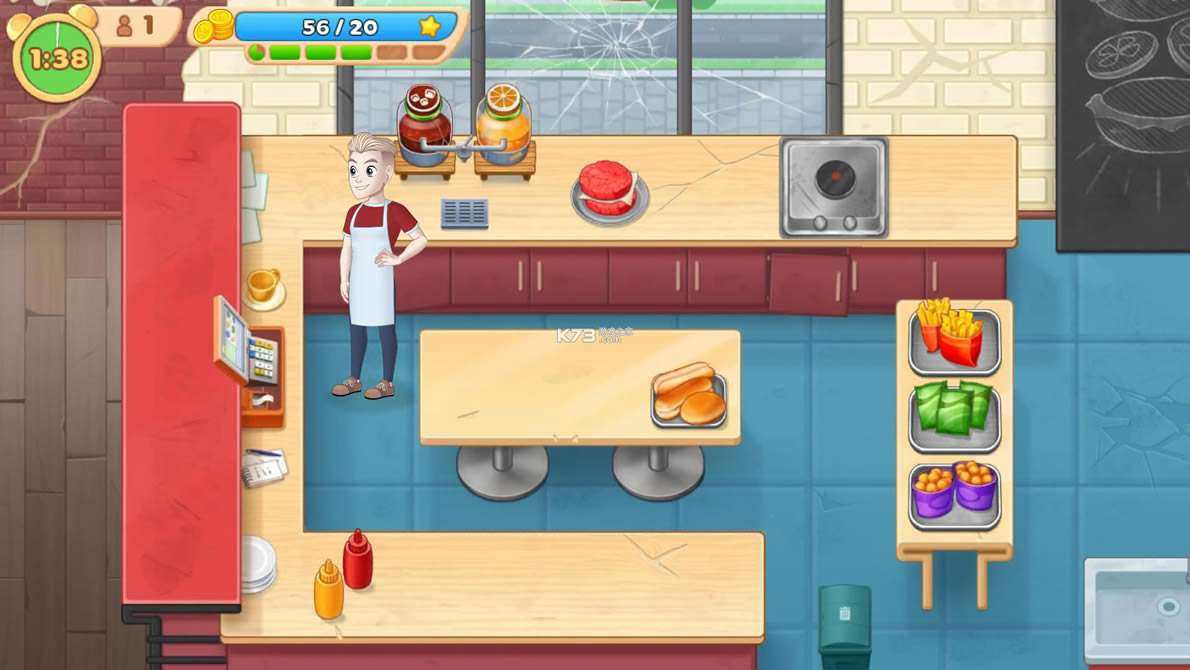Choose the purple cups of orange snacks
This screenshot has width=1190, height=670.
tap(953, 492)
